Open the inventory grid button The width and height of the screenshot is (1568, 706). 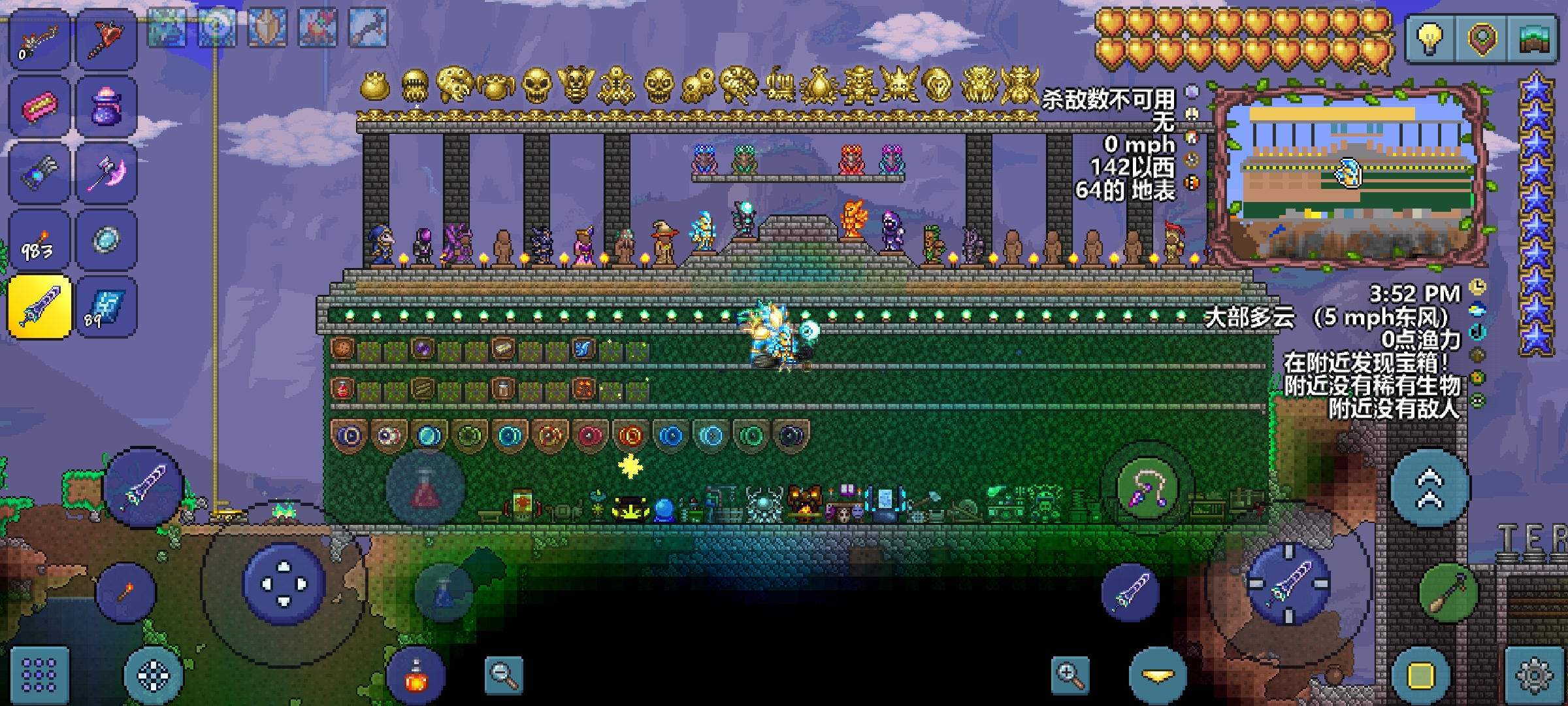[x=39, y=675]
